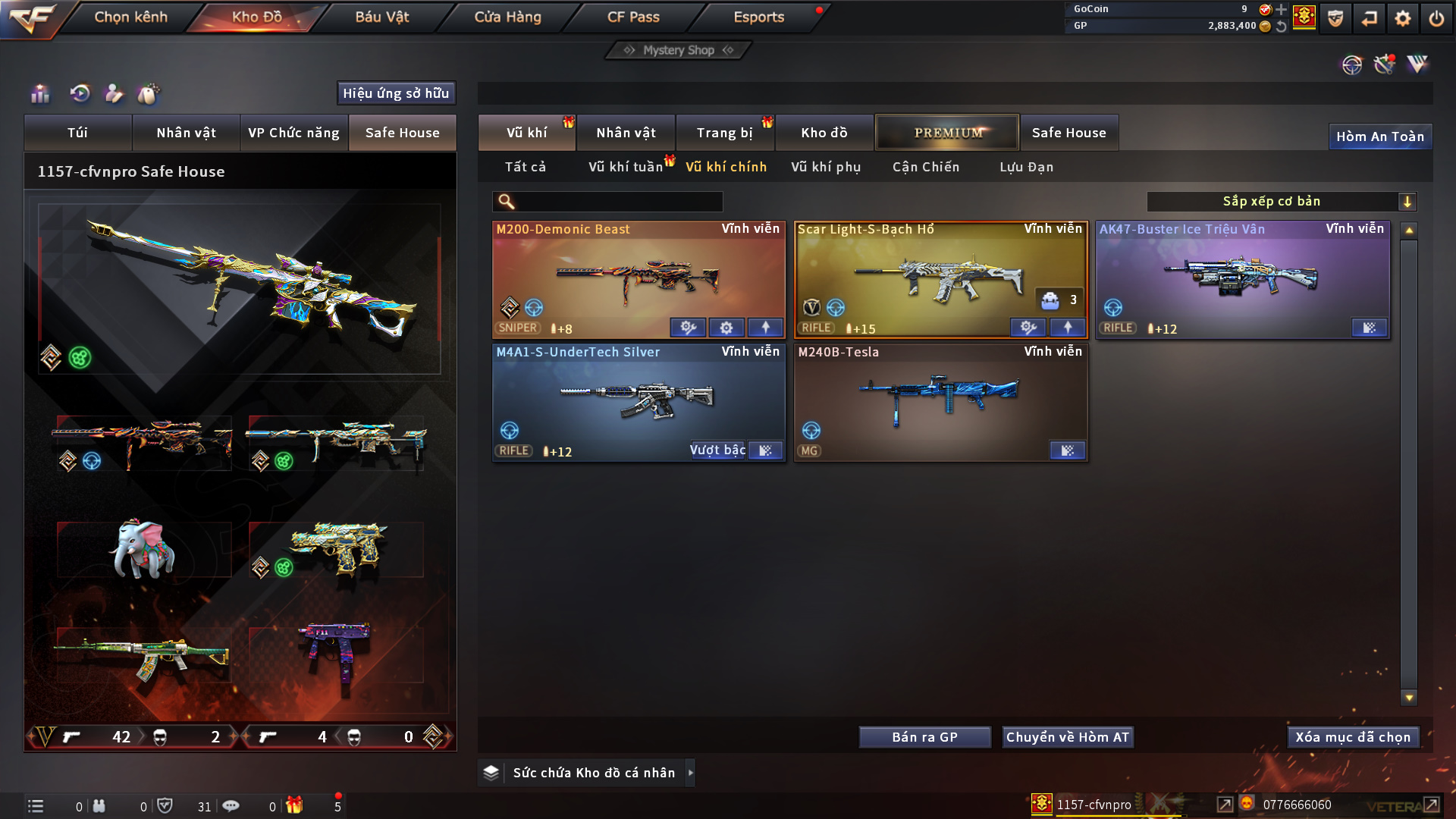1456x819 pixels.
Task: Click Chuyển về Hòm AT button
Action: pyautogui.click(x=1068, y=737)
